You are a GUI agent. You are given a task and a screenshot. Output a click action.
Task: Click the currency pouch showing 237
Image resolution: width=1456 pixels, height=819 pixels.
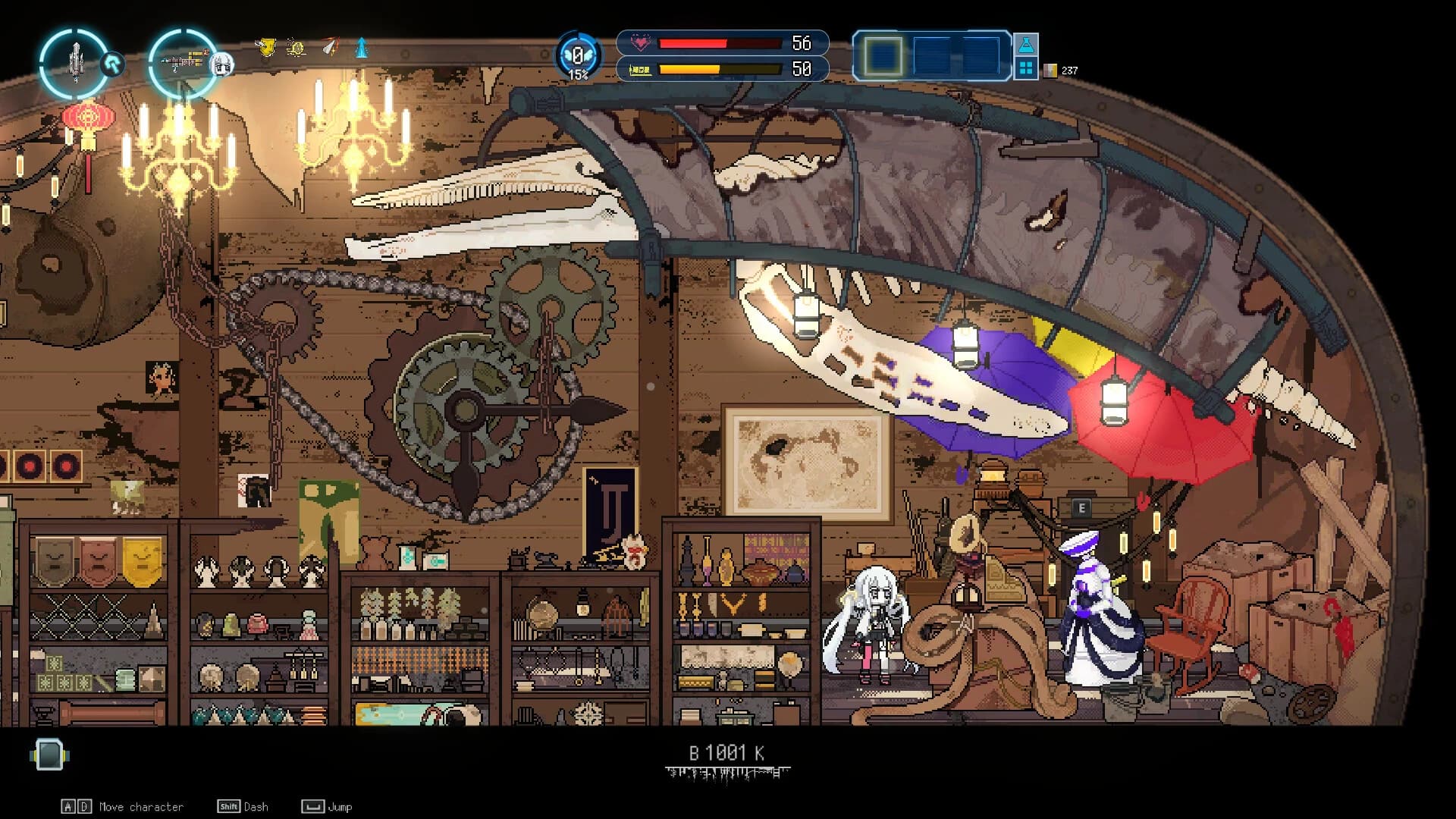click(x=1050, y=70)
